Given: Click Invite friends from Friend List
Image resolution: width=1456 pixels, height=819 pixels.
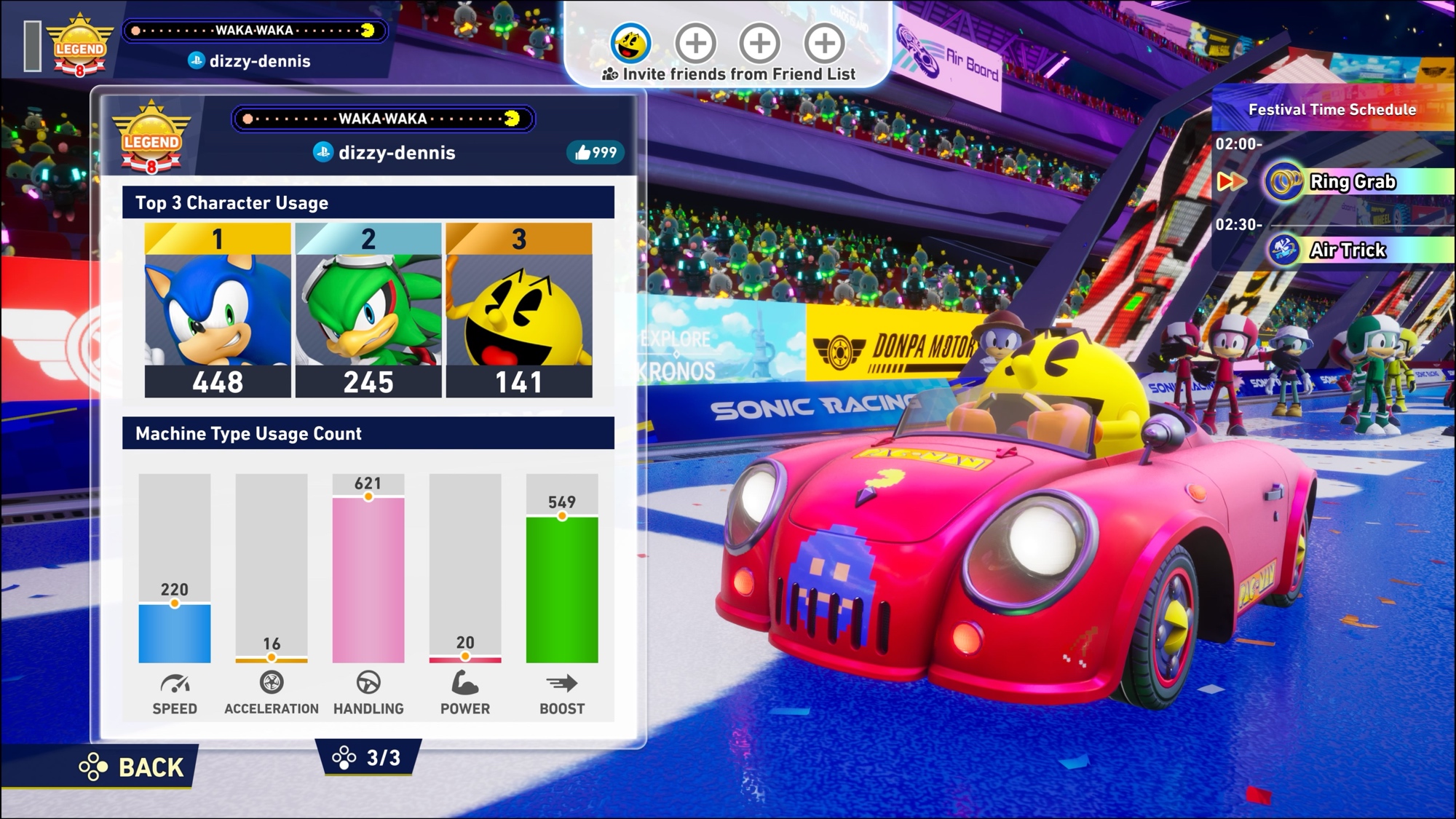Looking at the screenshot, I should 729,74.
